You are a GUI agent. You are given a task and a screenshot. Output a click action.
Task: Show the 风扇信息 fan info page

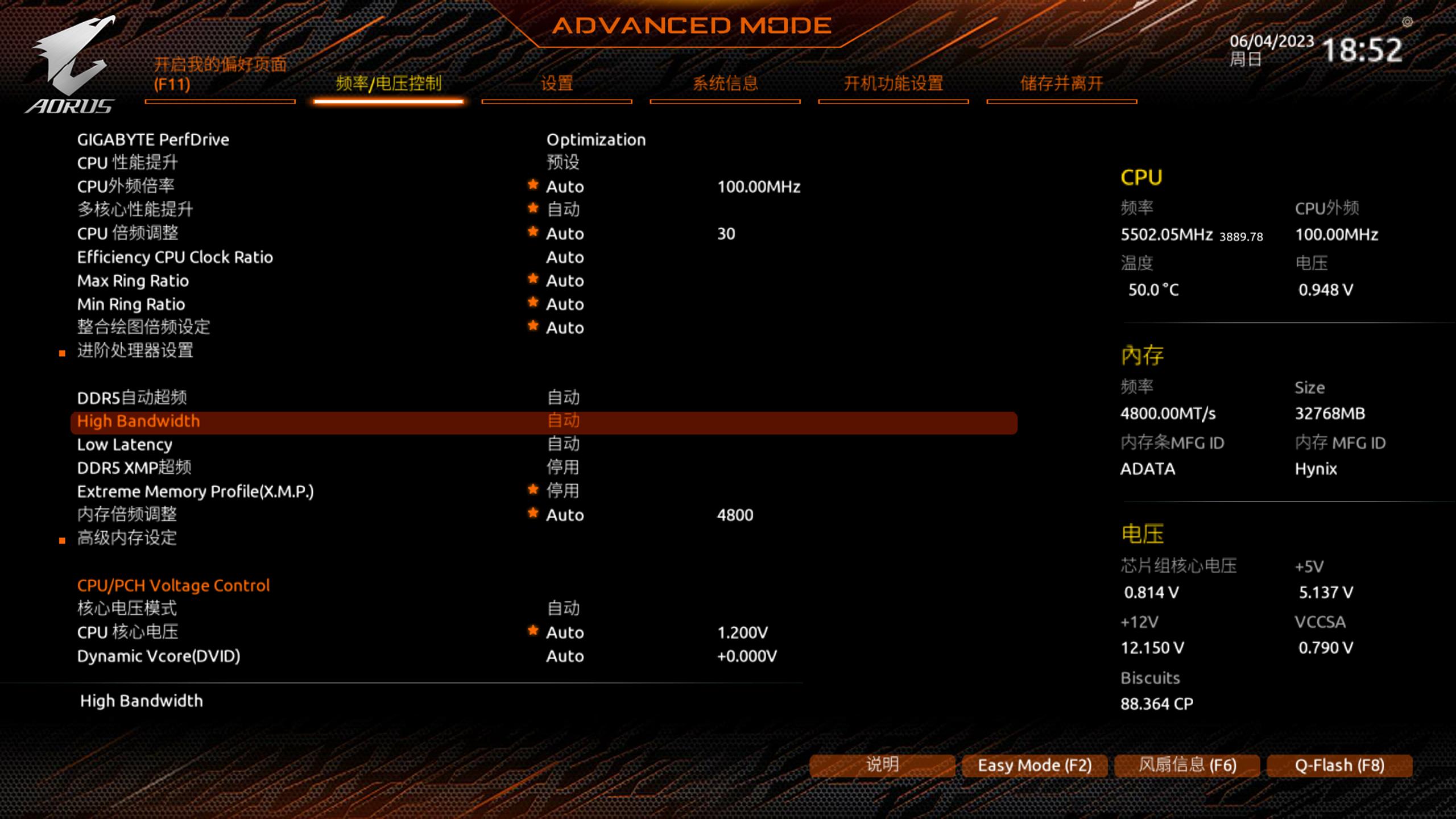pyautogui.click(x=1187, y=766)
